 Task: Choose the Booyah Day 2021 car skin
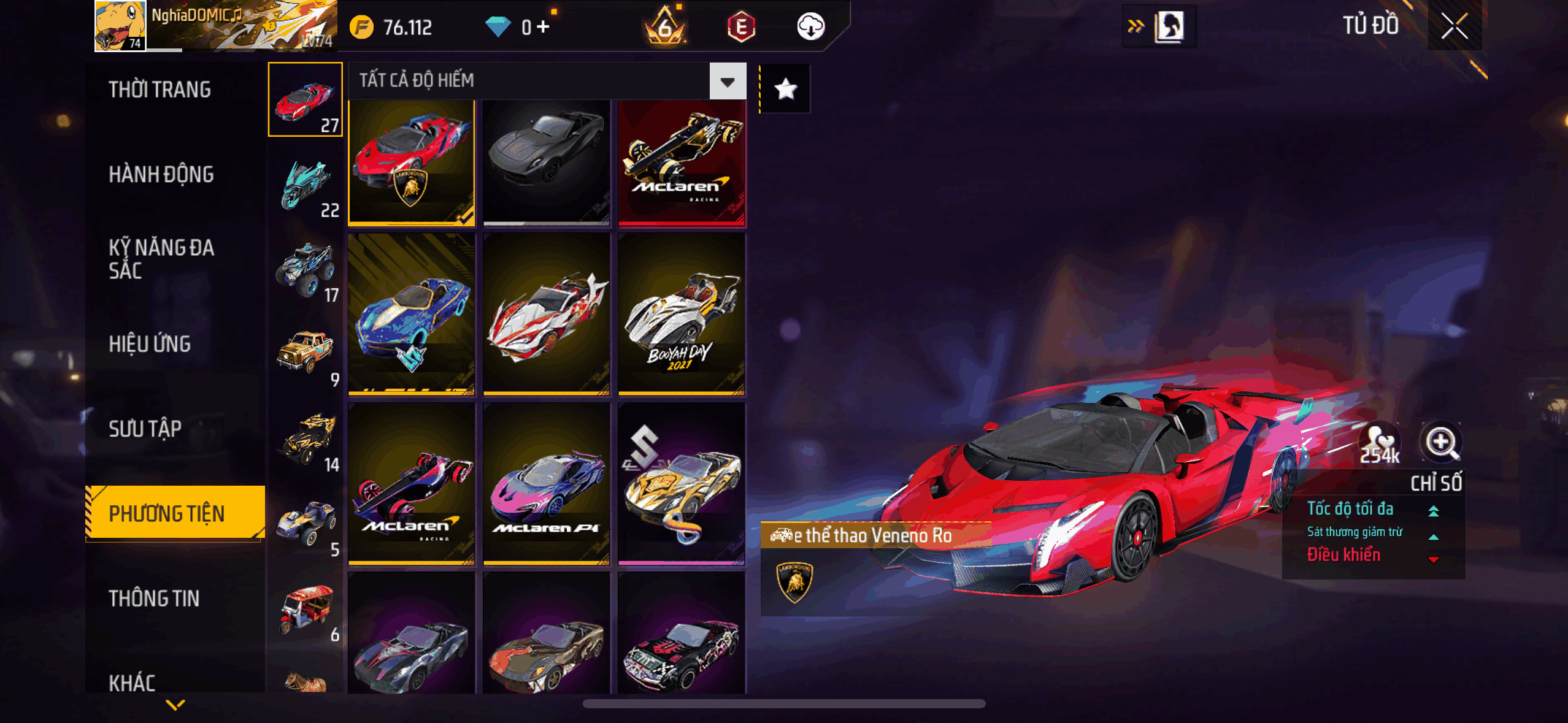pyautogui.click(x=682, y=314)
